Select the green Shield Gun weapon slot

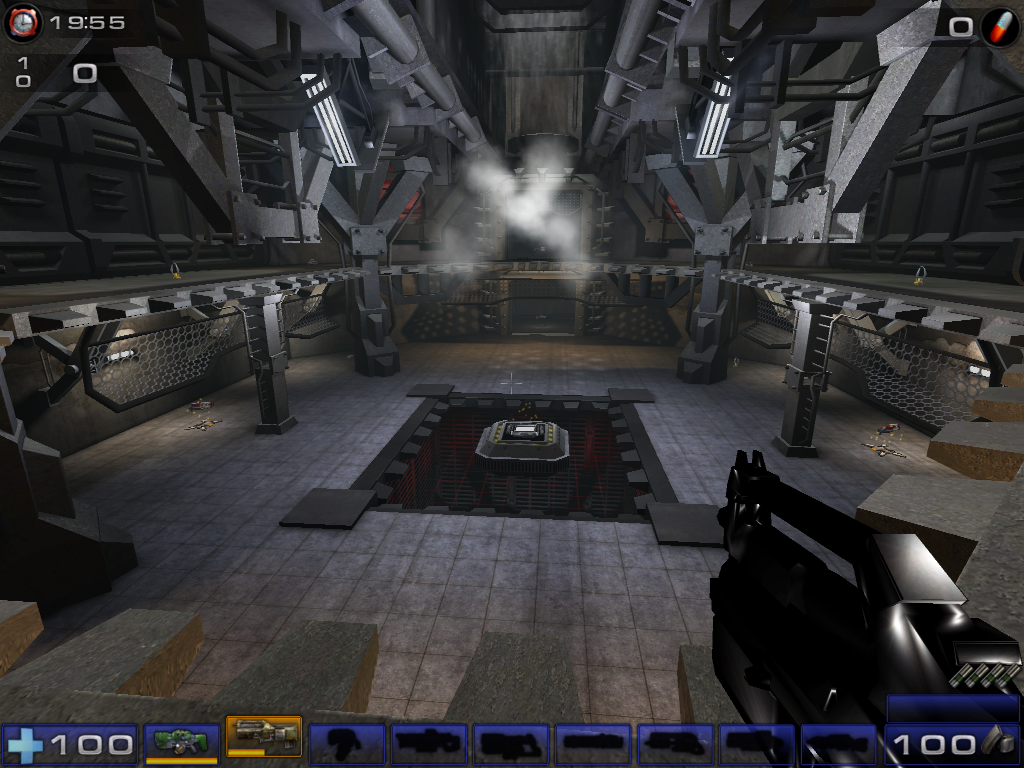tap(181, 743)
